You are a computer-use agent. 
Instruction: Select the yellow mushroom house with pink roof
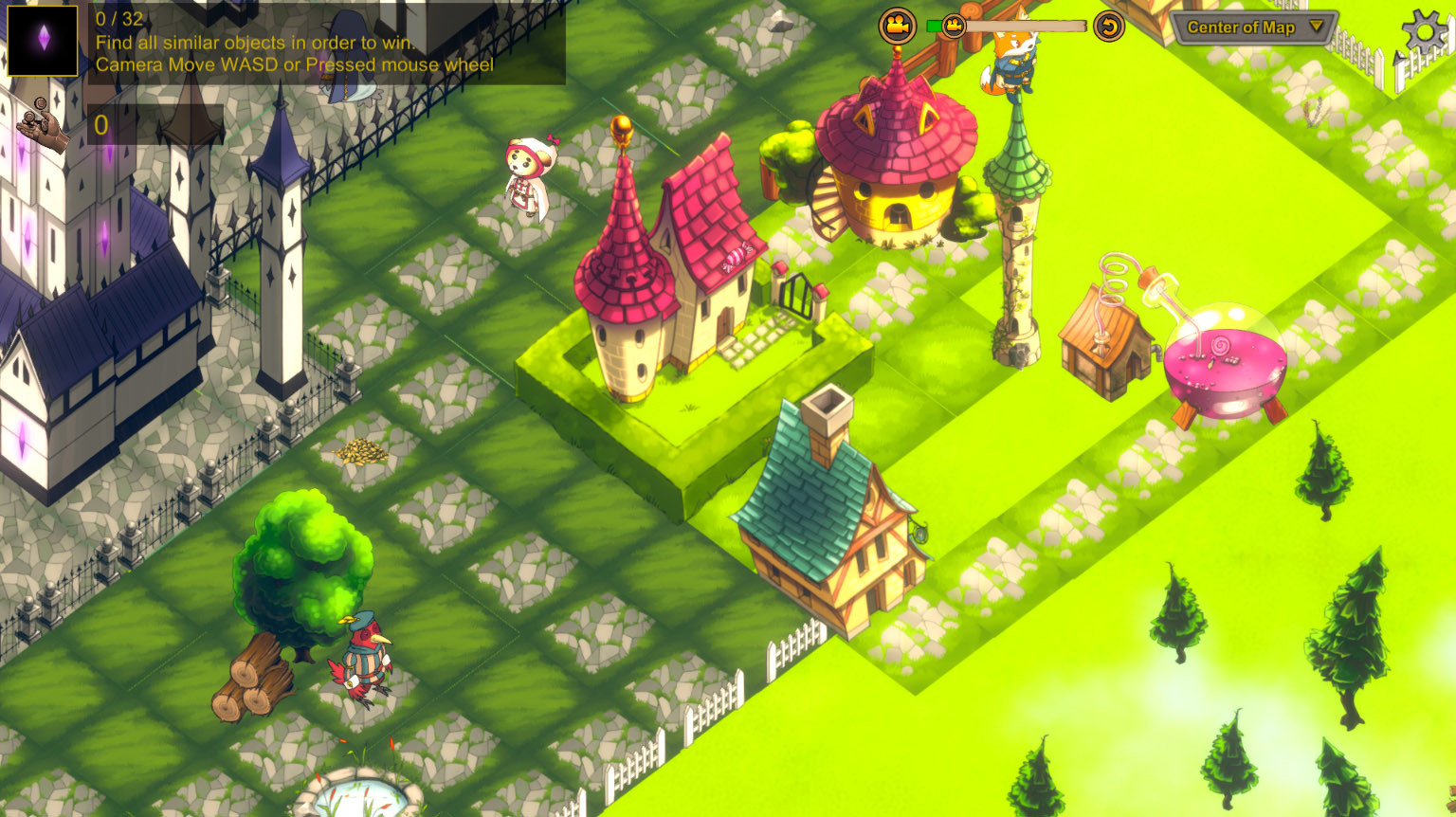pos(896,161)
